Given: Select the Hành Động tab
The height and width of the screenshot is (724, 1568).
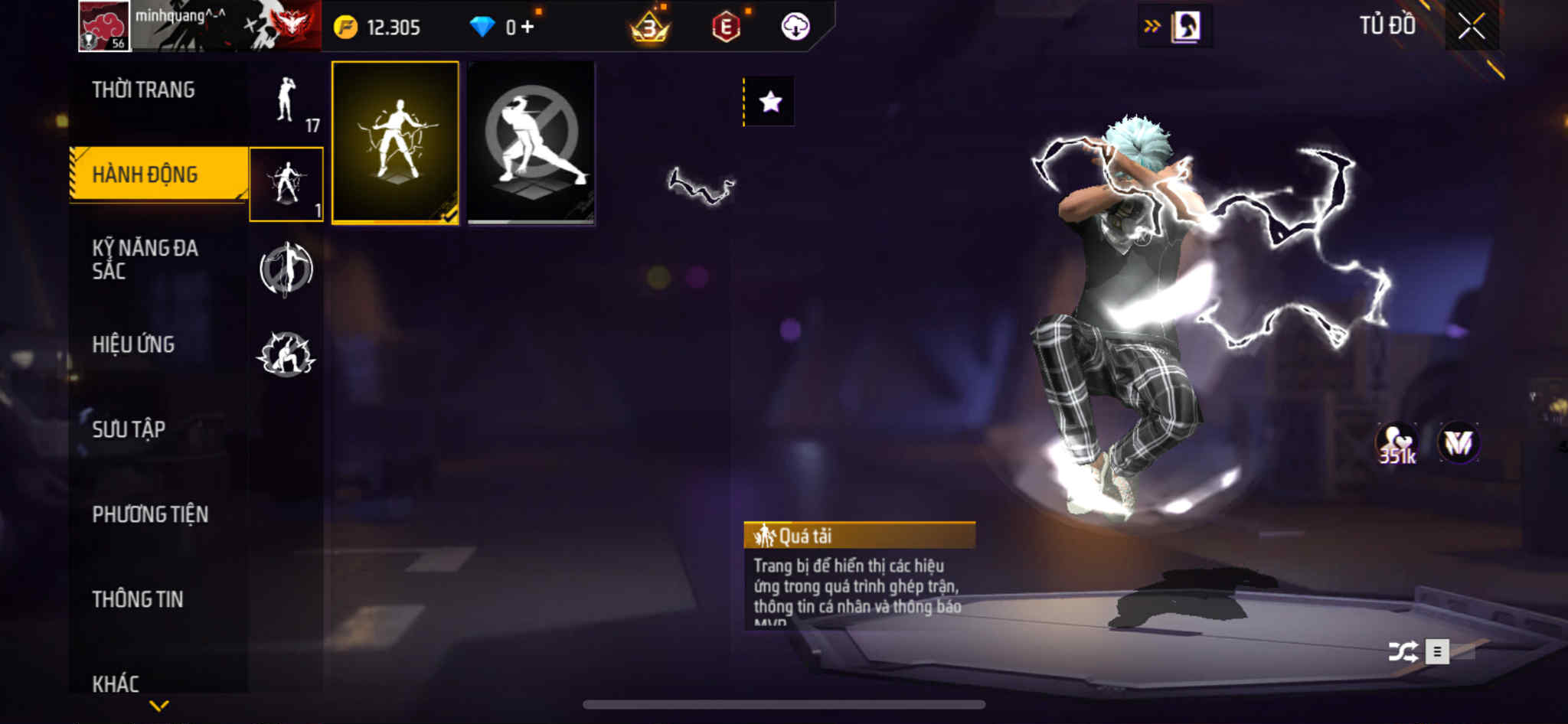Looking at the screenshot, I should (x=145, y=174).
